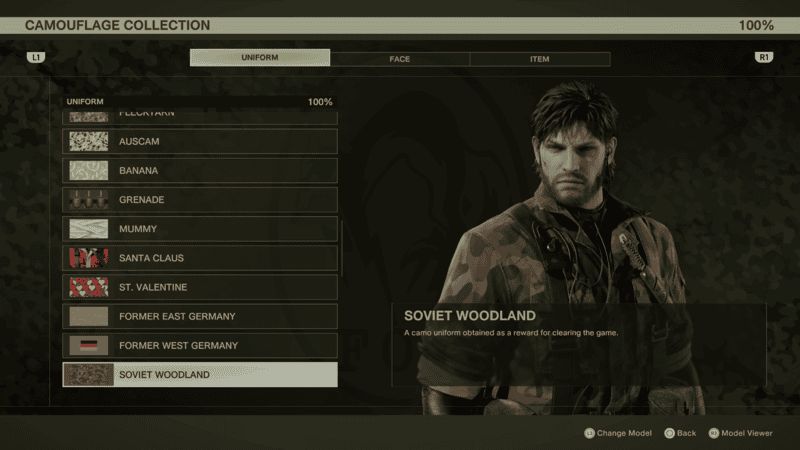Switch to the Uniform tab
Screen dimensions: 800x450
260,58
